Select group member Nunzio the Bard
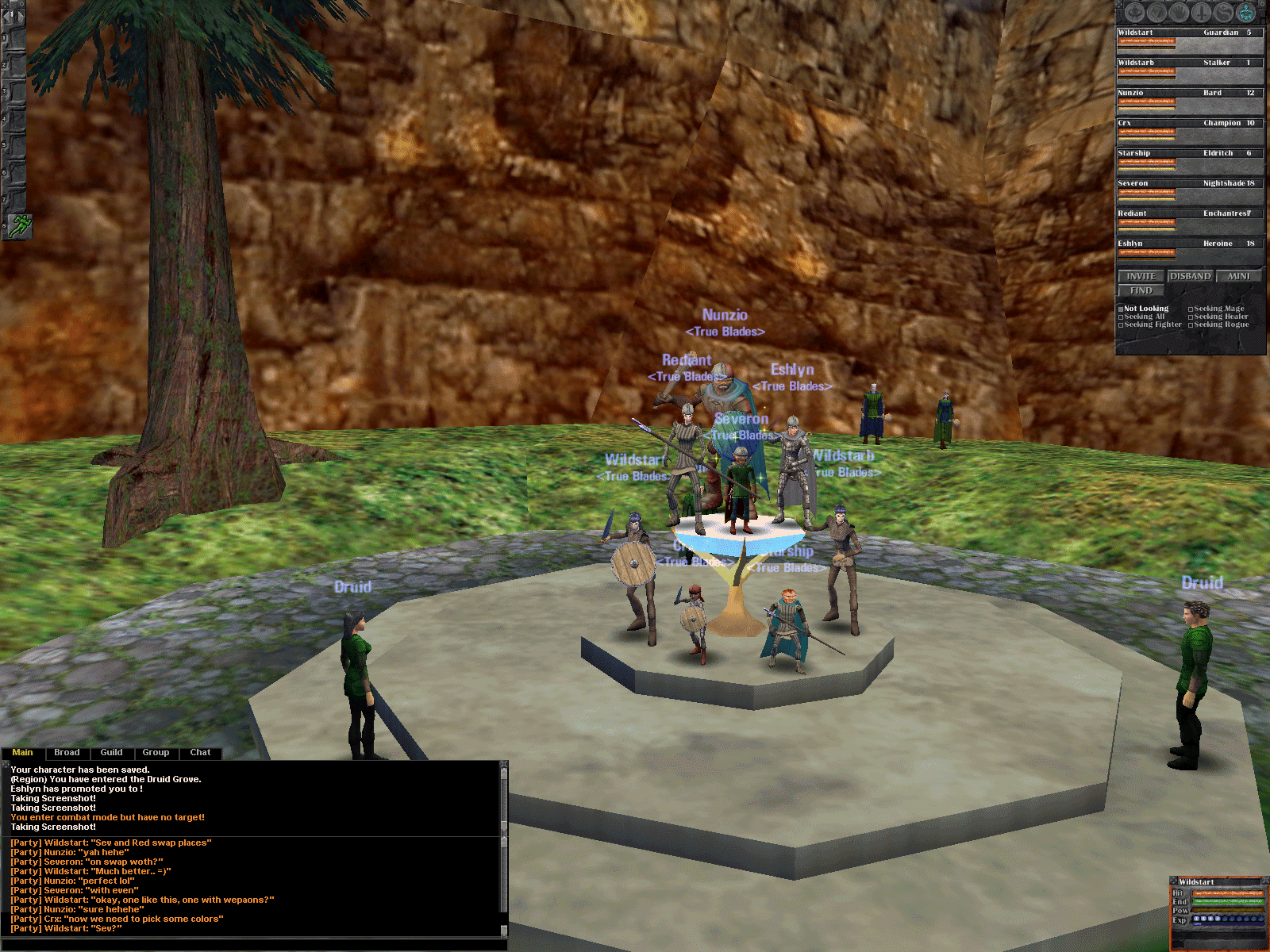Image resolution: width=1270 pixels, height=952 pixels. click(x=1188, y=97)
